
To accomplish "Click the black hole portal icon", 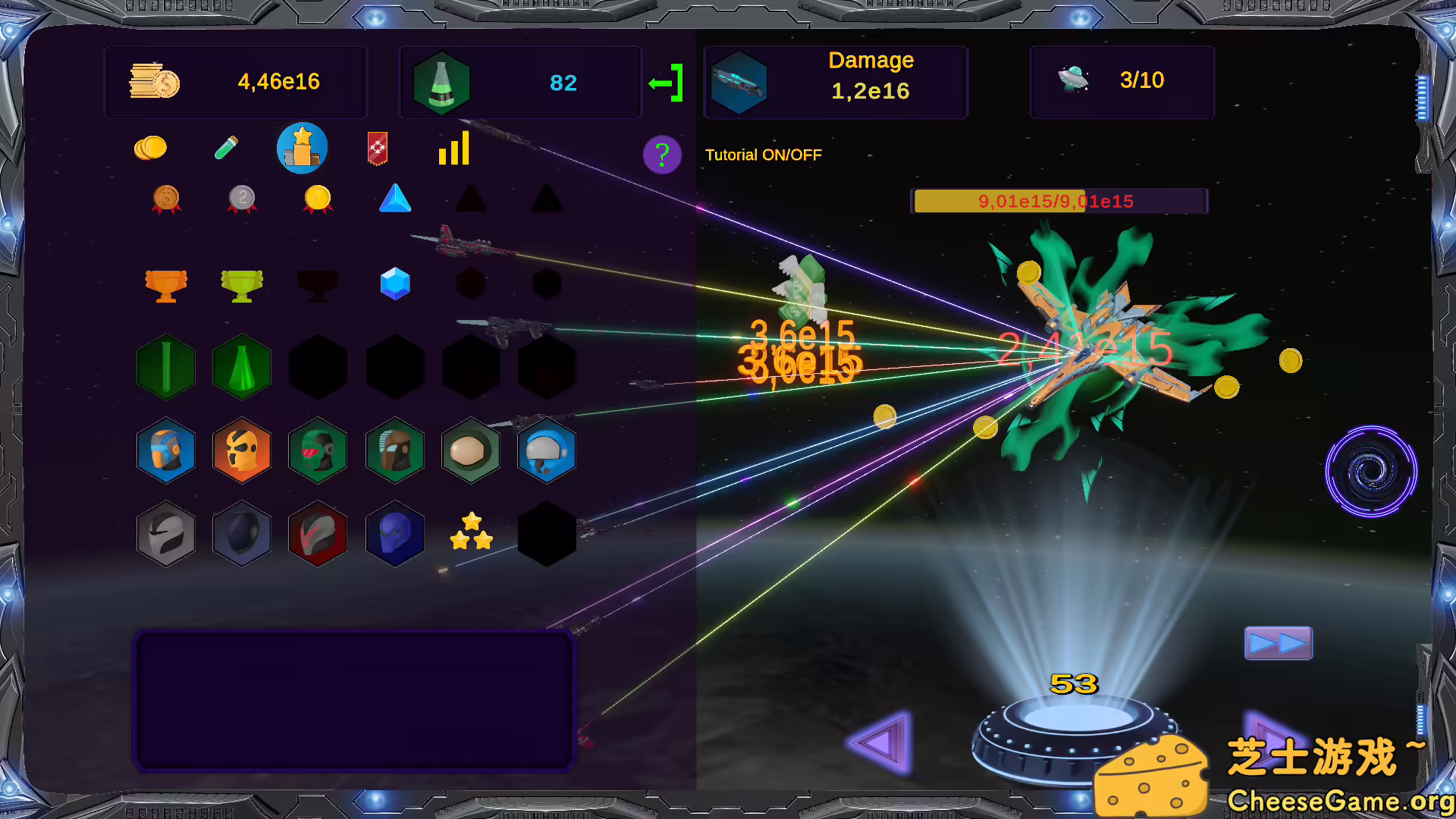I will (1371, 471).
